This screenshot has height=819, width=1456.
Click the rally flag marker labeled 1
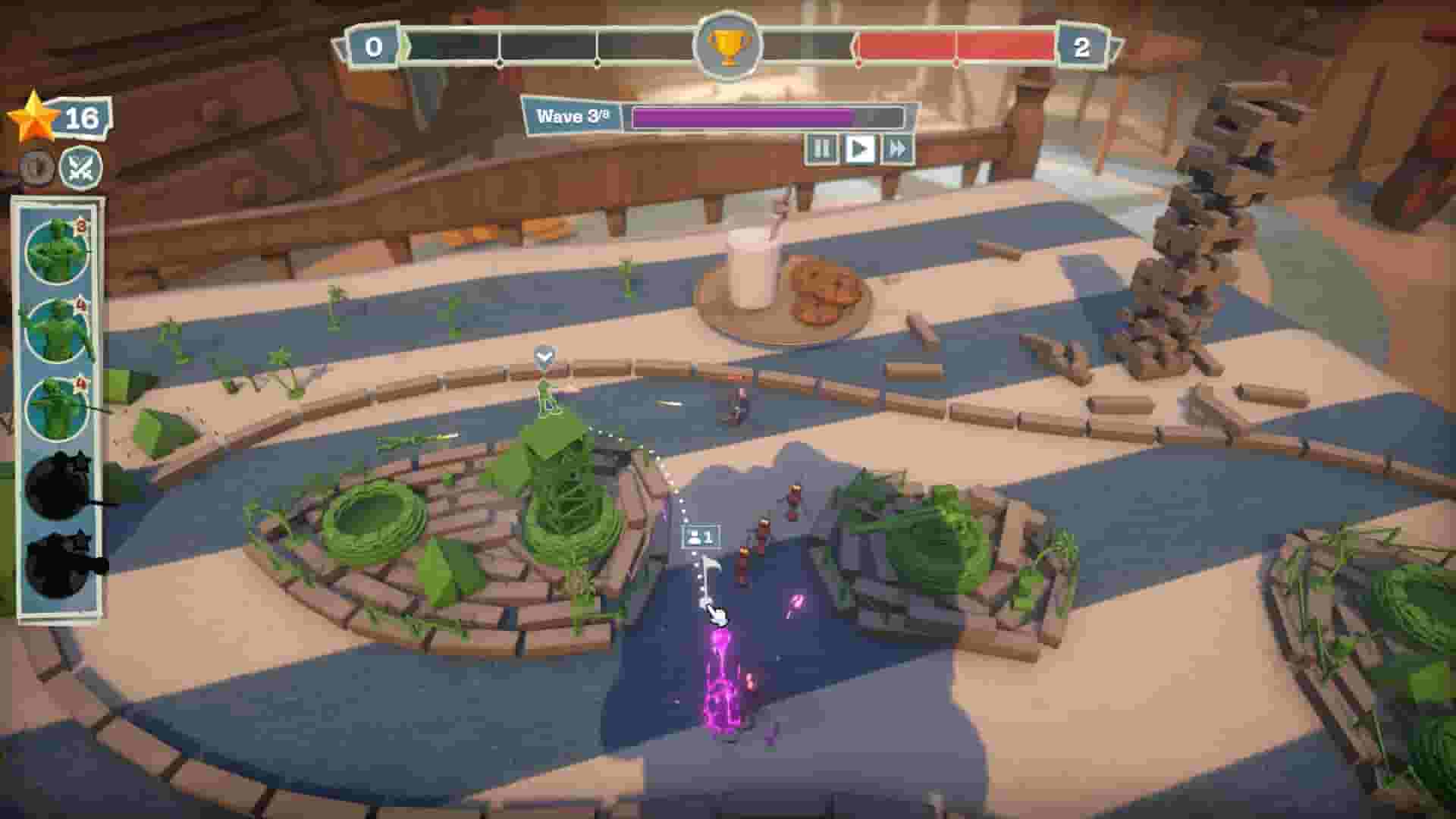click(701, 537)
